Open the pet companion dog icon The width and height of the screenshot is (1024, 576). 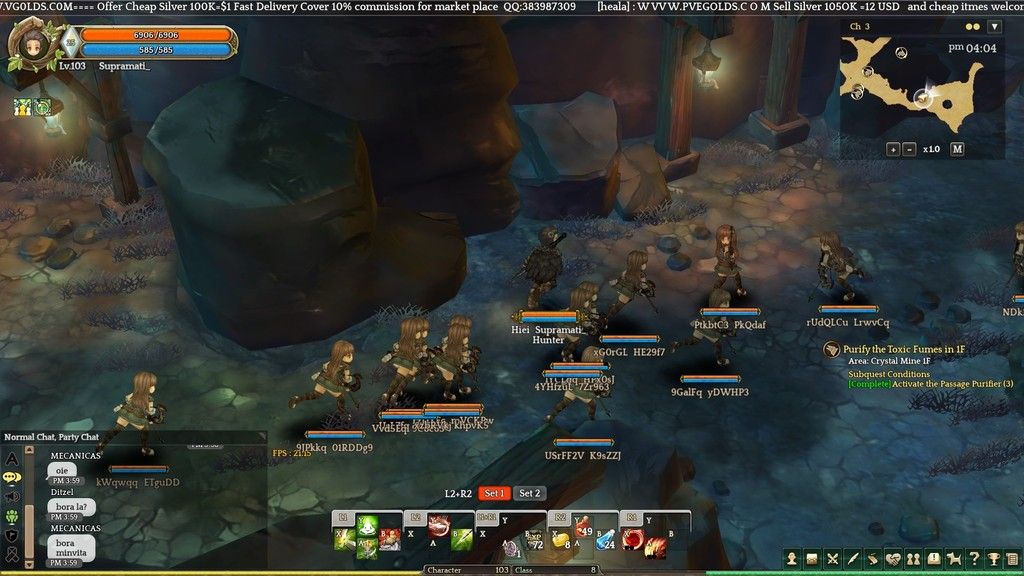[954, 558]
